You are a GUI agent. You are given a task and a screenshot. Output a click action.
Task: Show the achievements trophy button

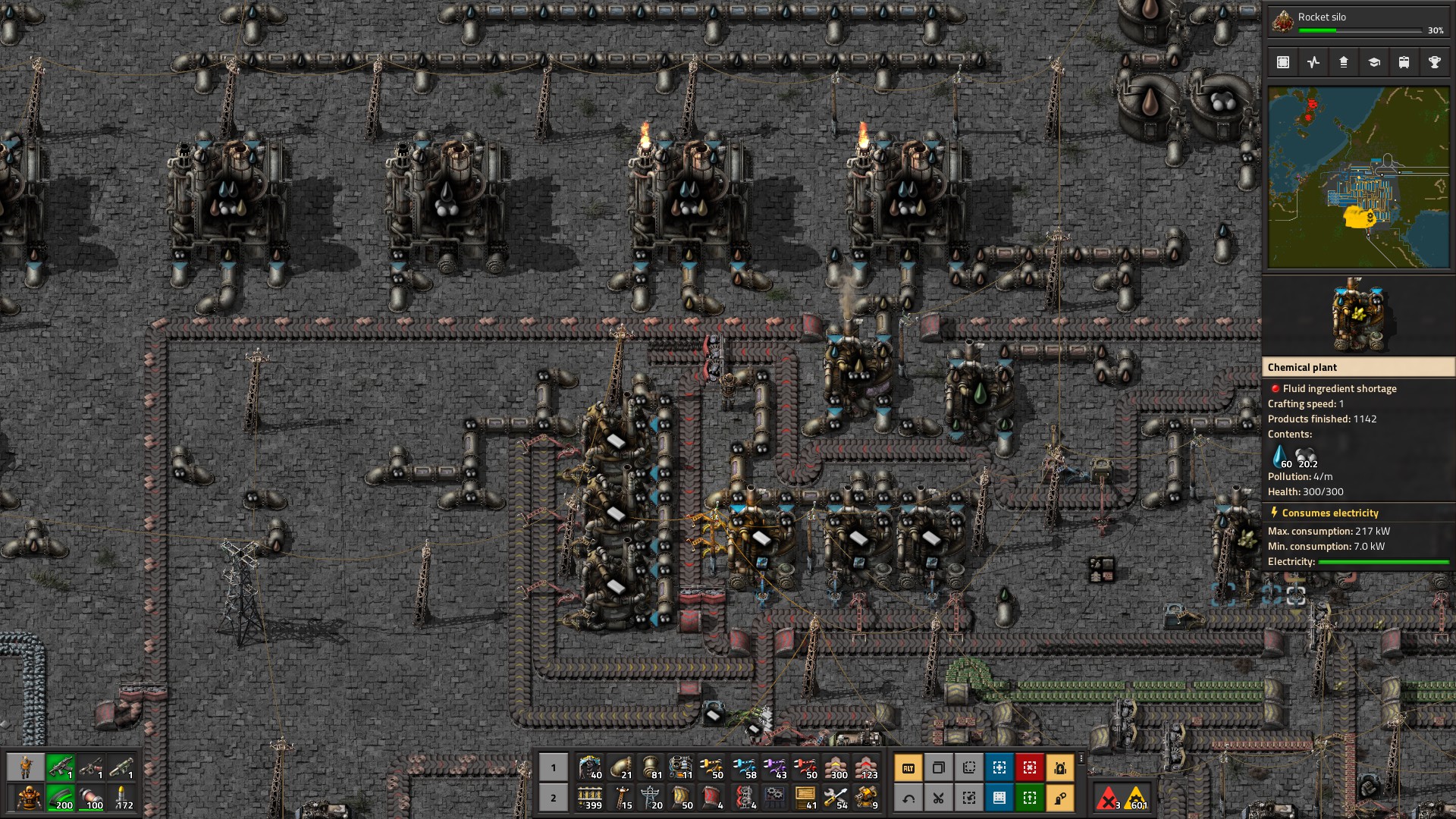click(x=1434, y=63)
